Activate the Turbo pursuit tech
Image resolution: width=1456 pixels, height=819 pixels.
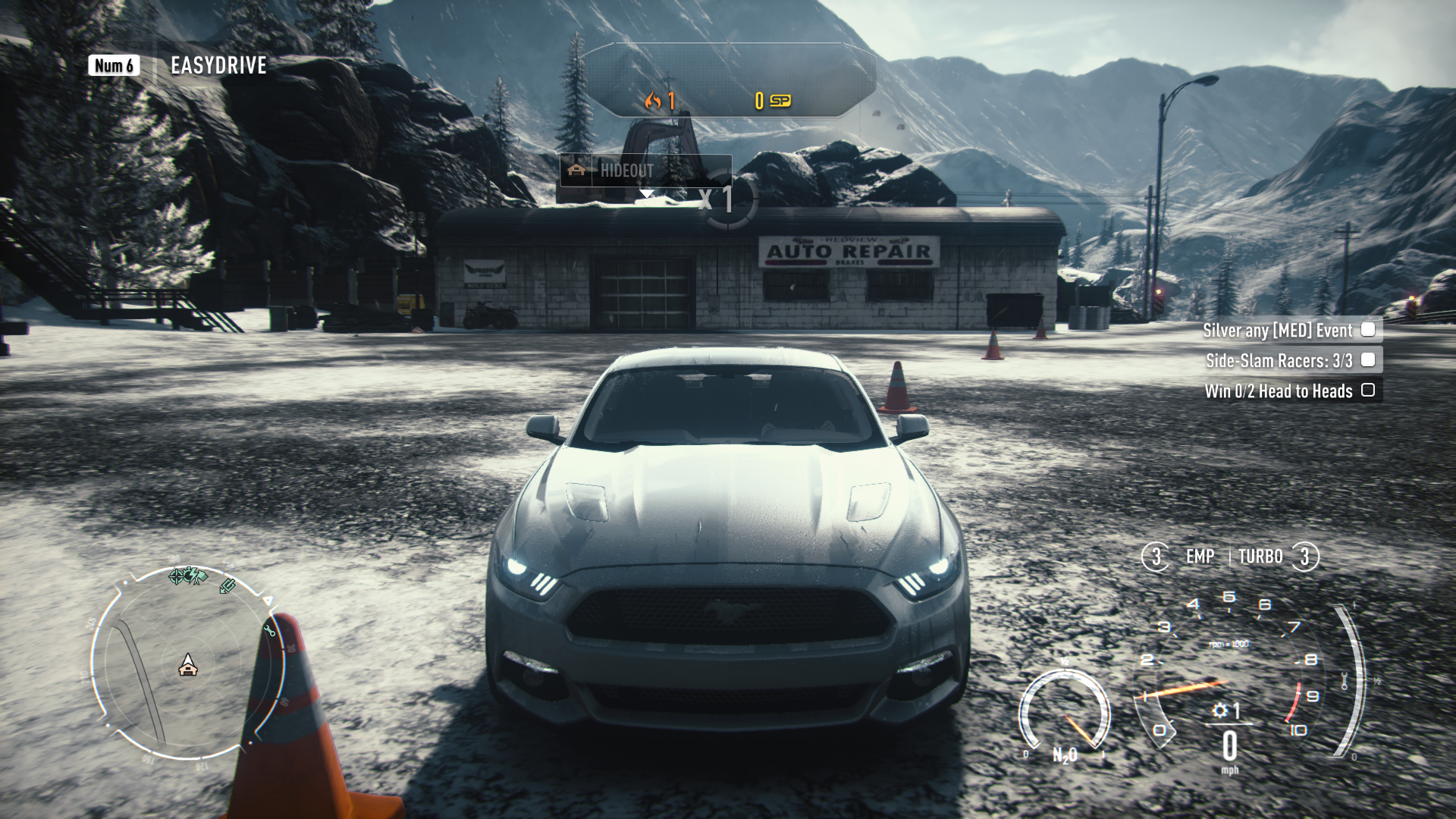coord(1261,557)
